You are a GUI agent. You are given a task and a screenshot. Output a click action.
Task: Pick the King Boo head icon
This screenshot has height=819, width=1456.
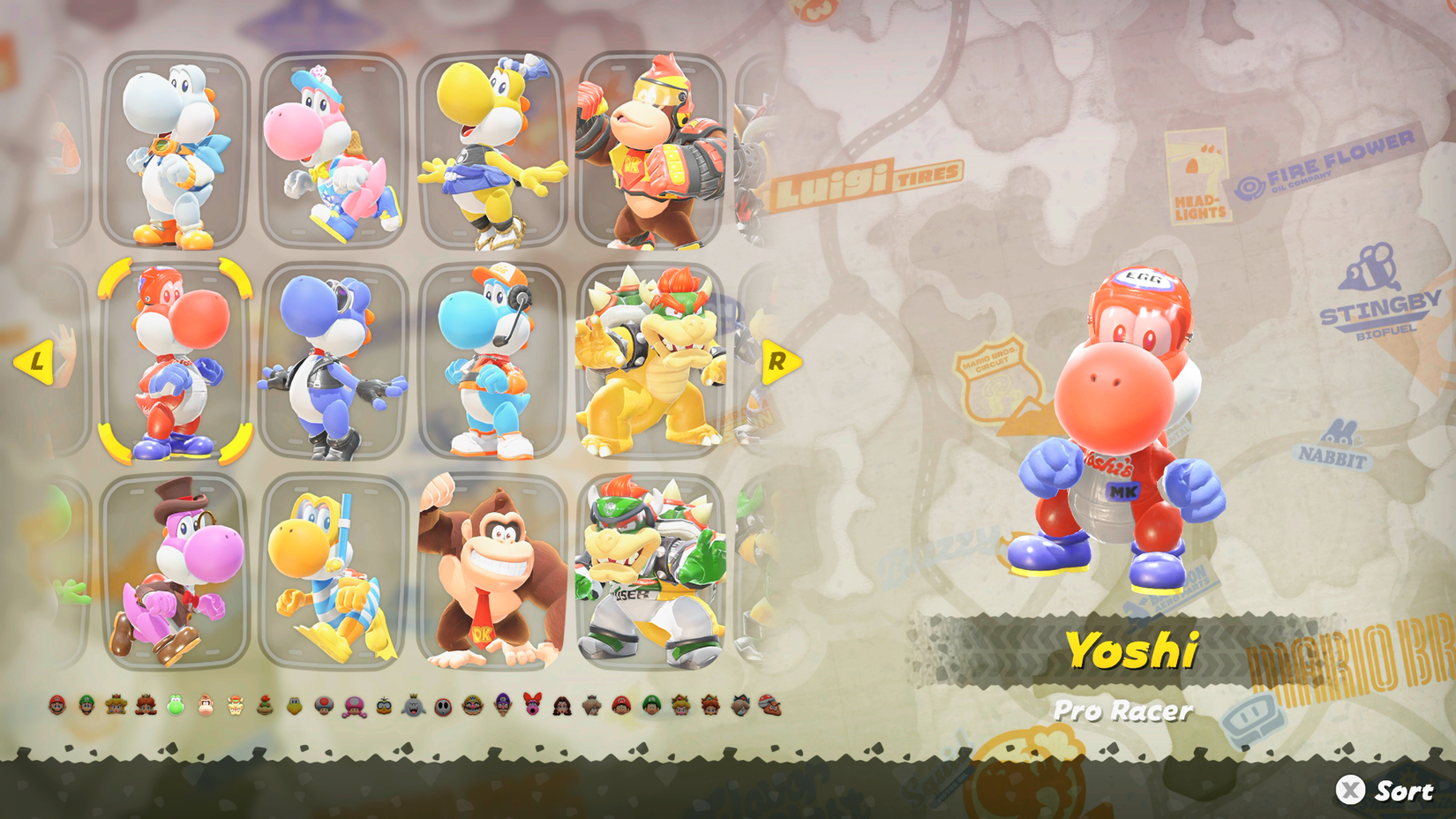(412, 706)
